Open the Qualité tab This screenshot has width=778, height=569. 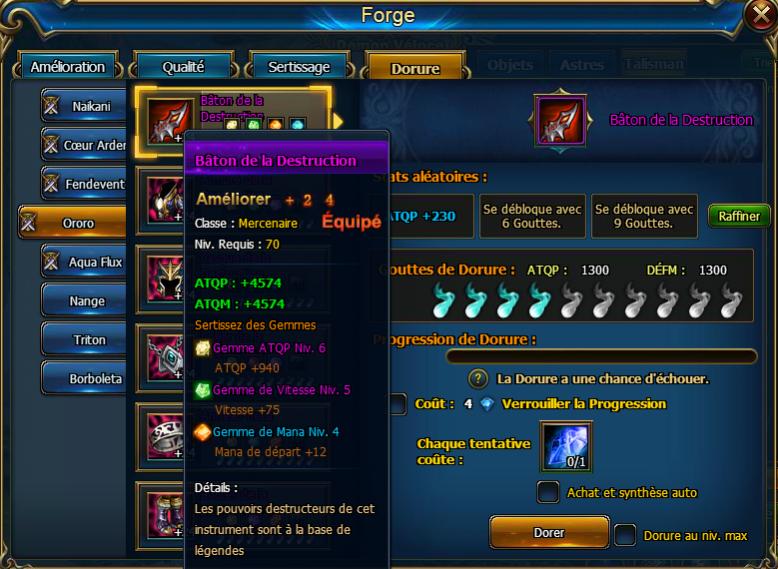[183, 67]
